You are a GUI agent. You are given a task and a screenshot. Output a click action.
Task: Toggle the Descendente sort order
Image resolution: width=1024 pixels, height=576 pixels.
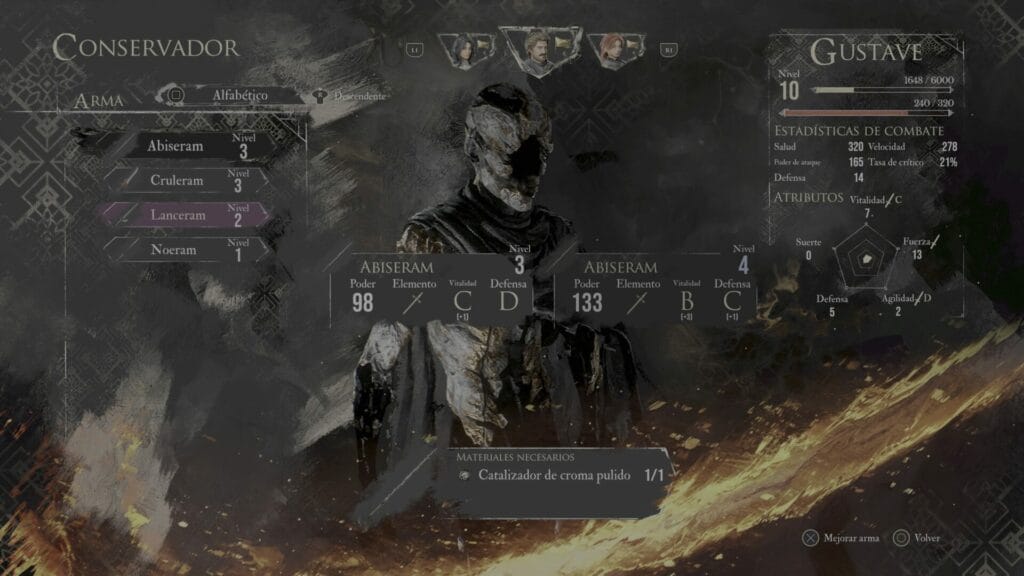point(352,96)
